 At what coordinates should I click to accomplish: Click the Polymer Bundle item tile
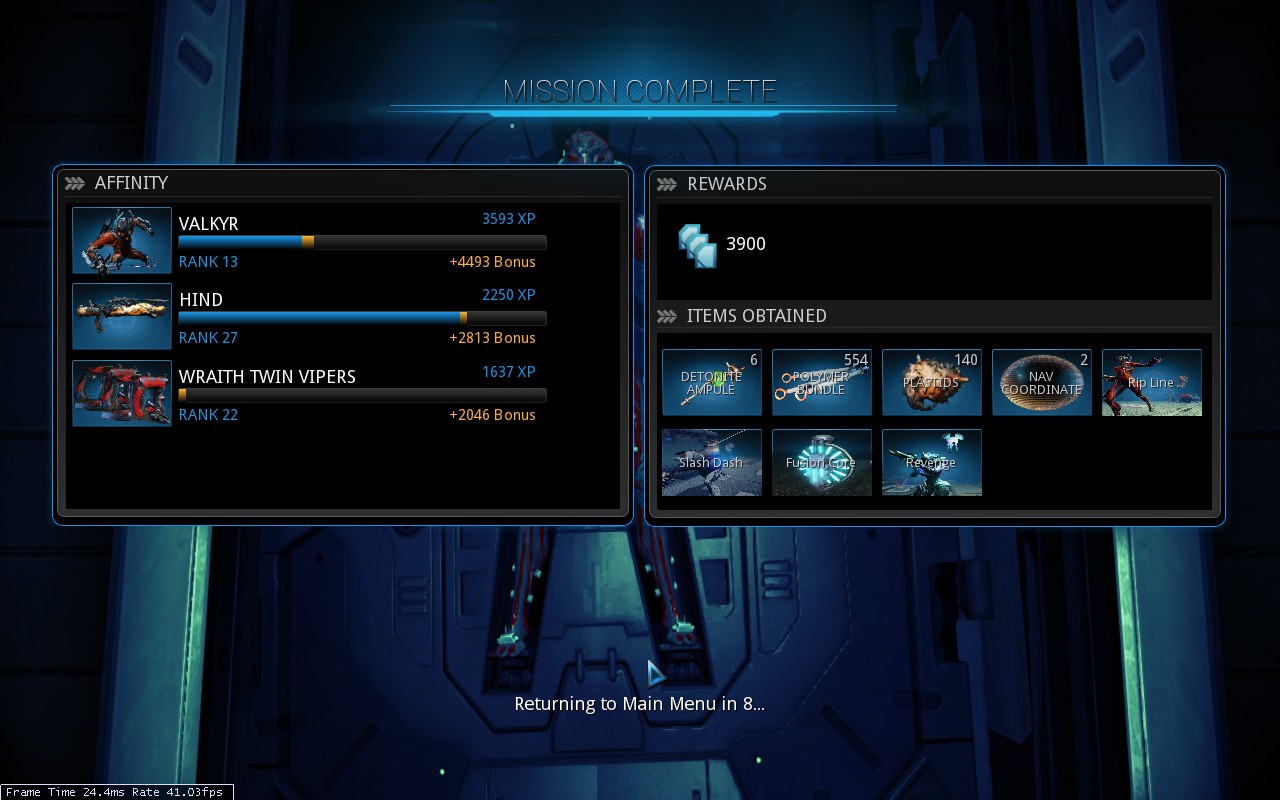pos(822,382)
